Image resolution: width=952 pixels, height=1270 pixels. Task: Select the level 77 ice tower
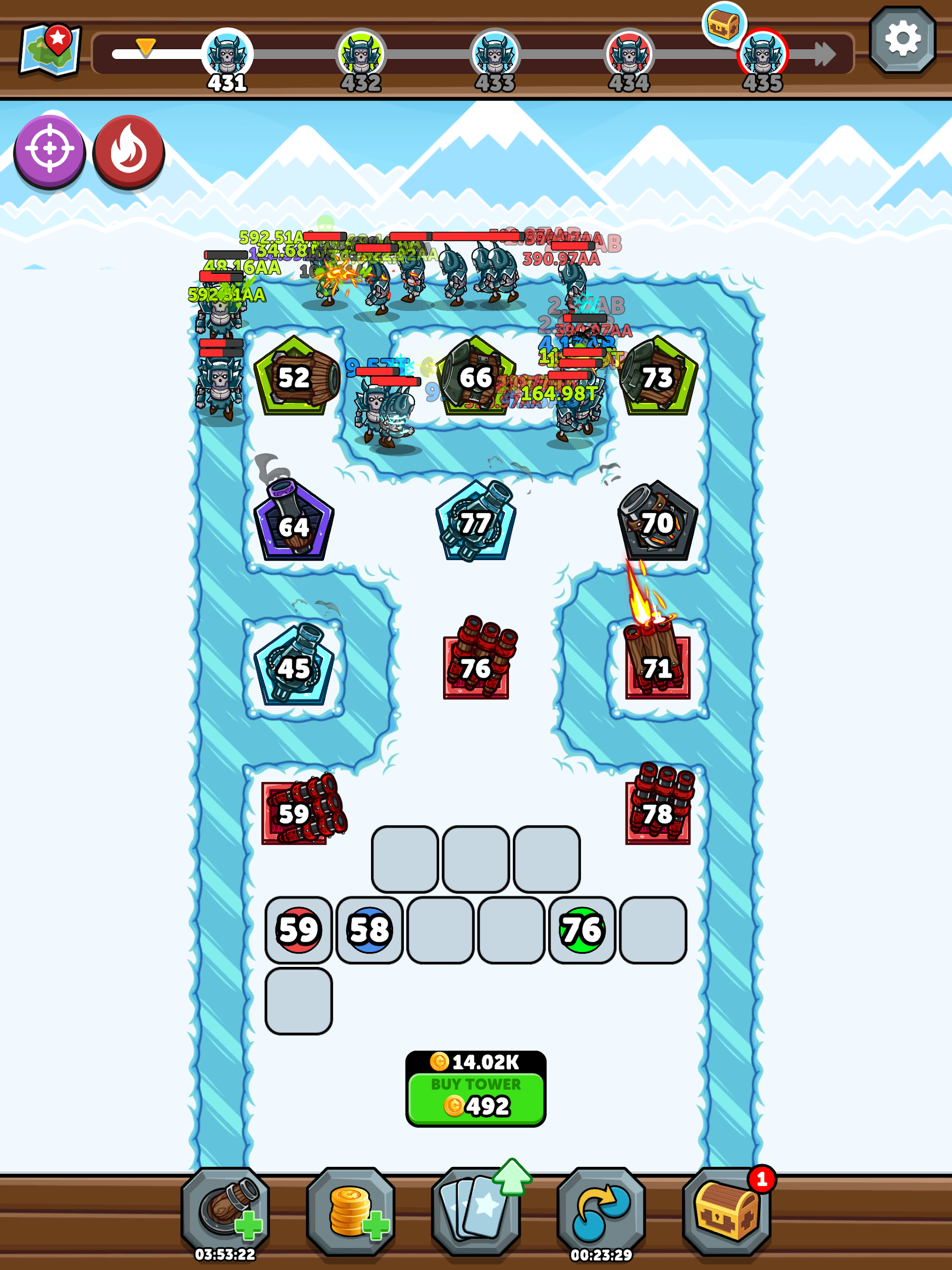(x=475, y=522)
